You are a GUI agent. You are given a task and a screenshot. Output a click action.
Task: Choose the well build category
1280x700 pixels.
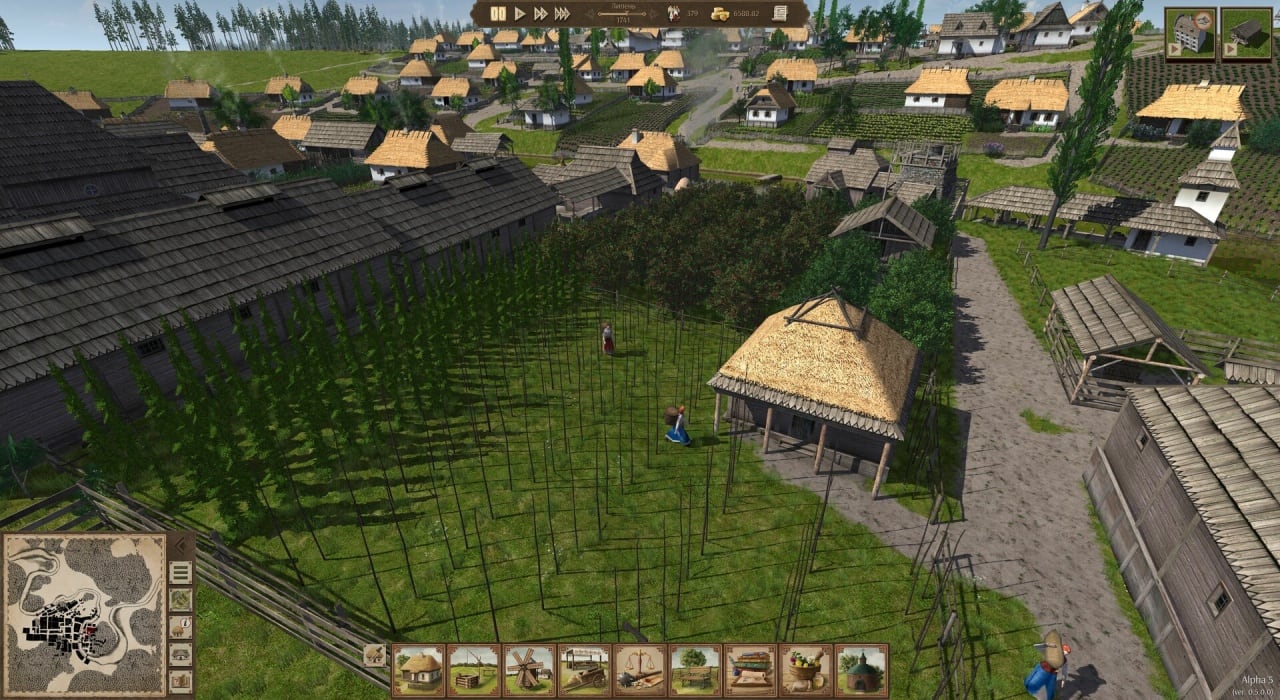pos(474,670)
